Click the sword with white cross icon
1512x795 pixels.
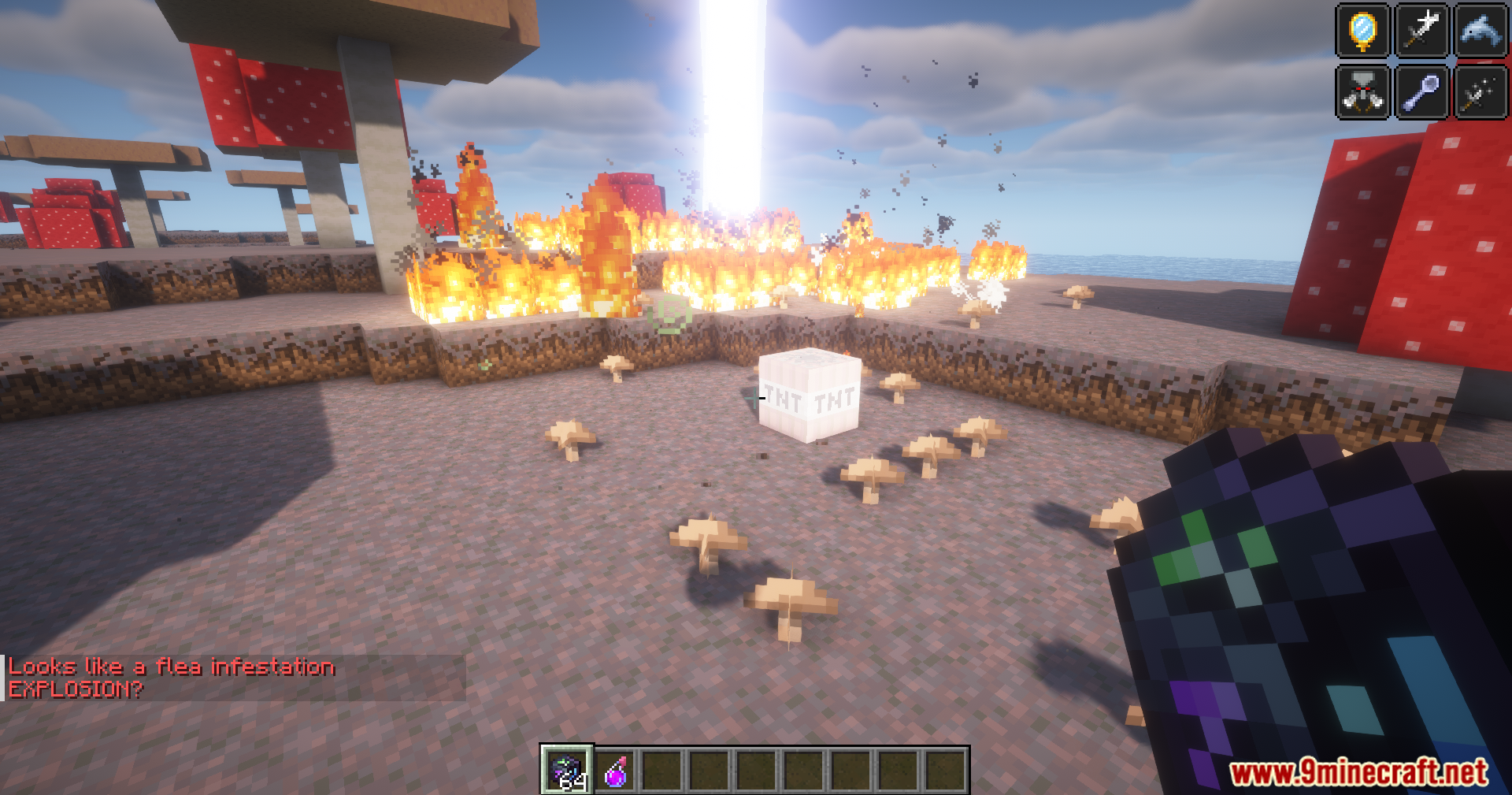[1421, 32]
